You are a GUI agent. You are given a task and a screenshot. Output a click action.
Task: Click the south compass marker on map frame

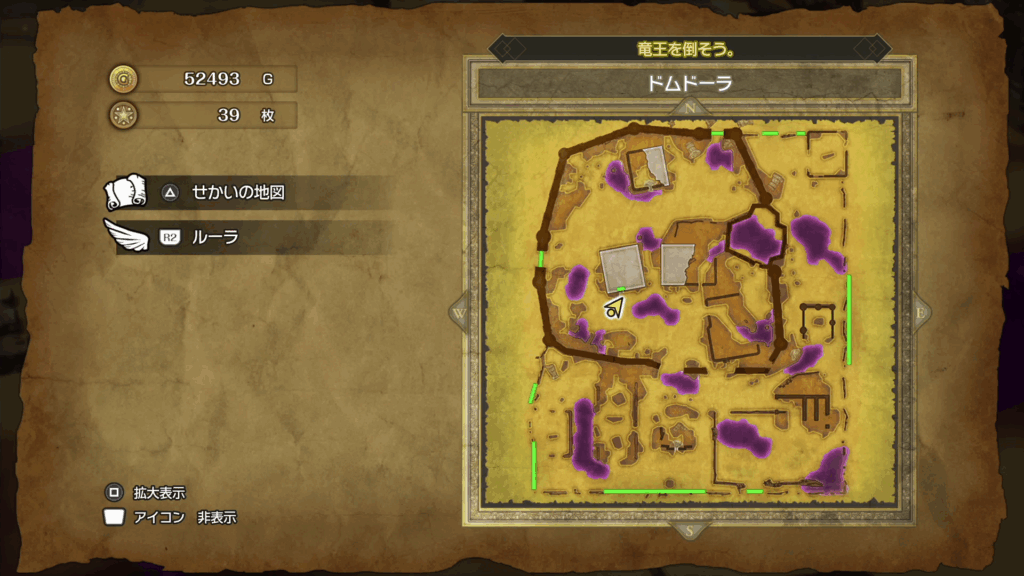pyautogui.click(x=689, y=530)
